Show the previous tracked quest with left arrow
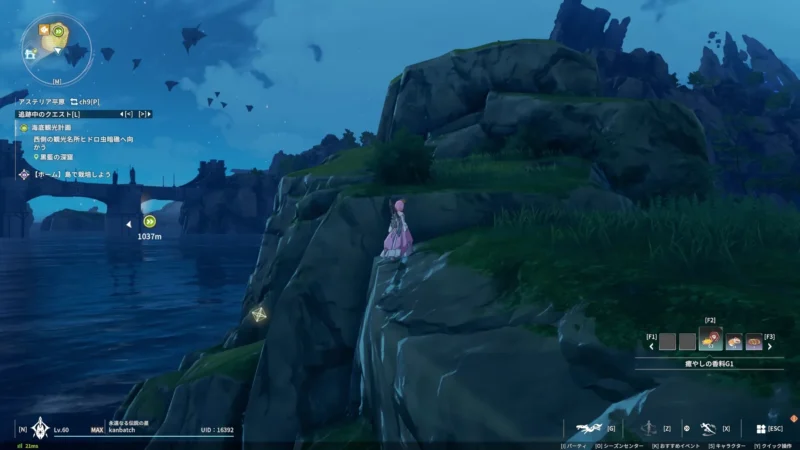 127,115
